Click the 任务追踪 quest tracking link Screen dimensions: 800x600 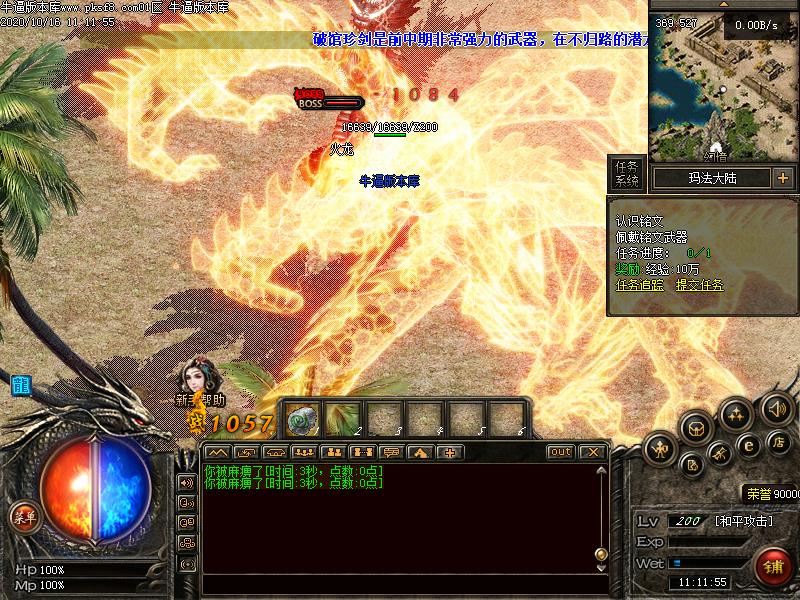tap(640, 285)
